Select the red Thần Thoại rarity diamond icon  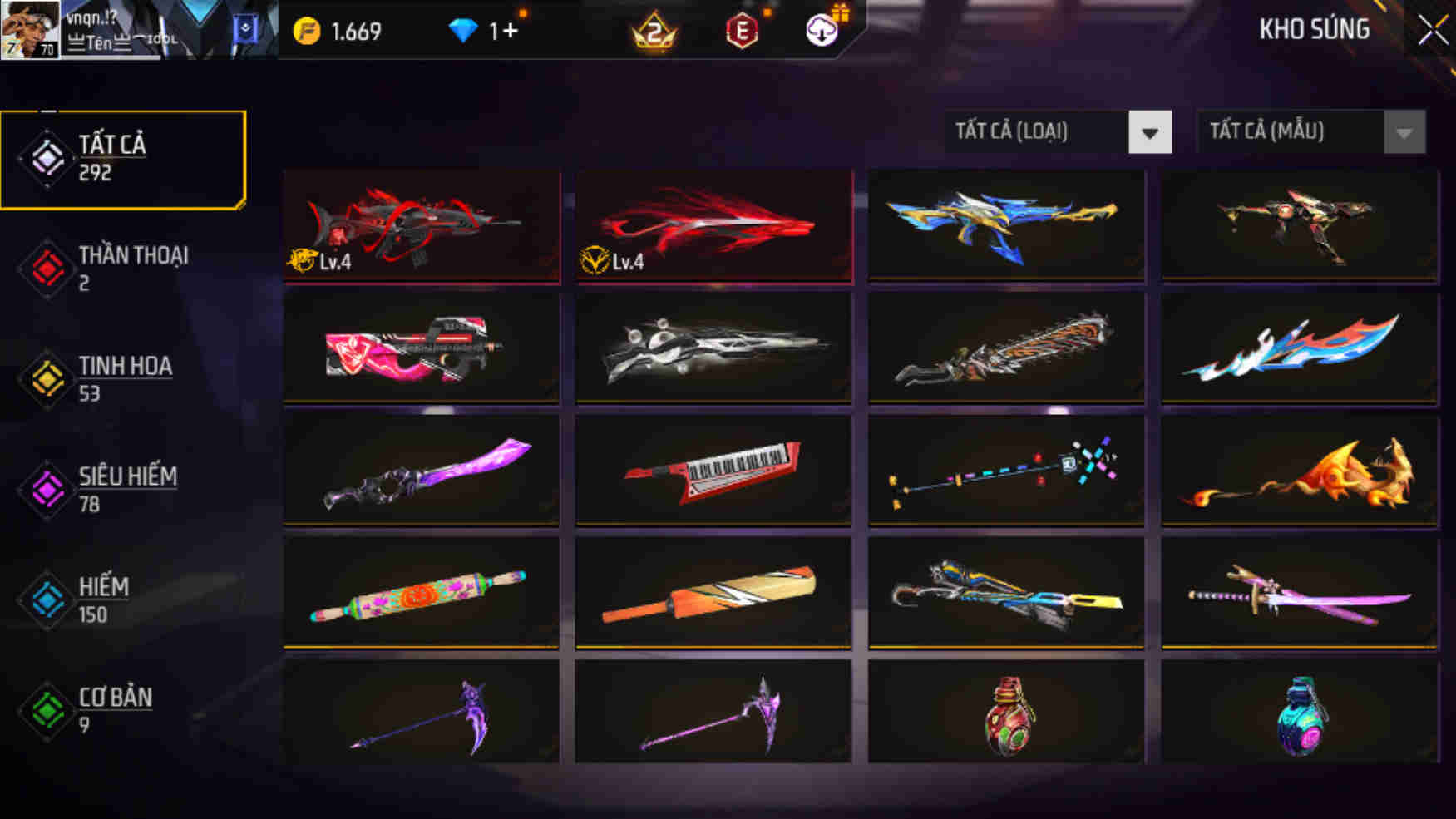[x=47, y=268]
